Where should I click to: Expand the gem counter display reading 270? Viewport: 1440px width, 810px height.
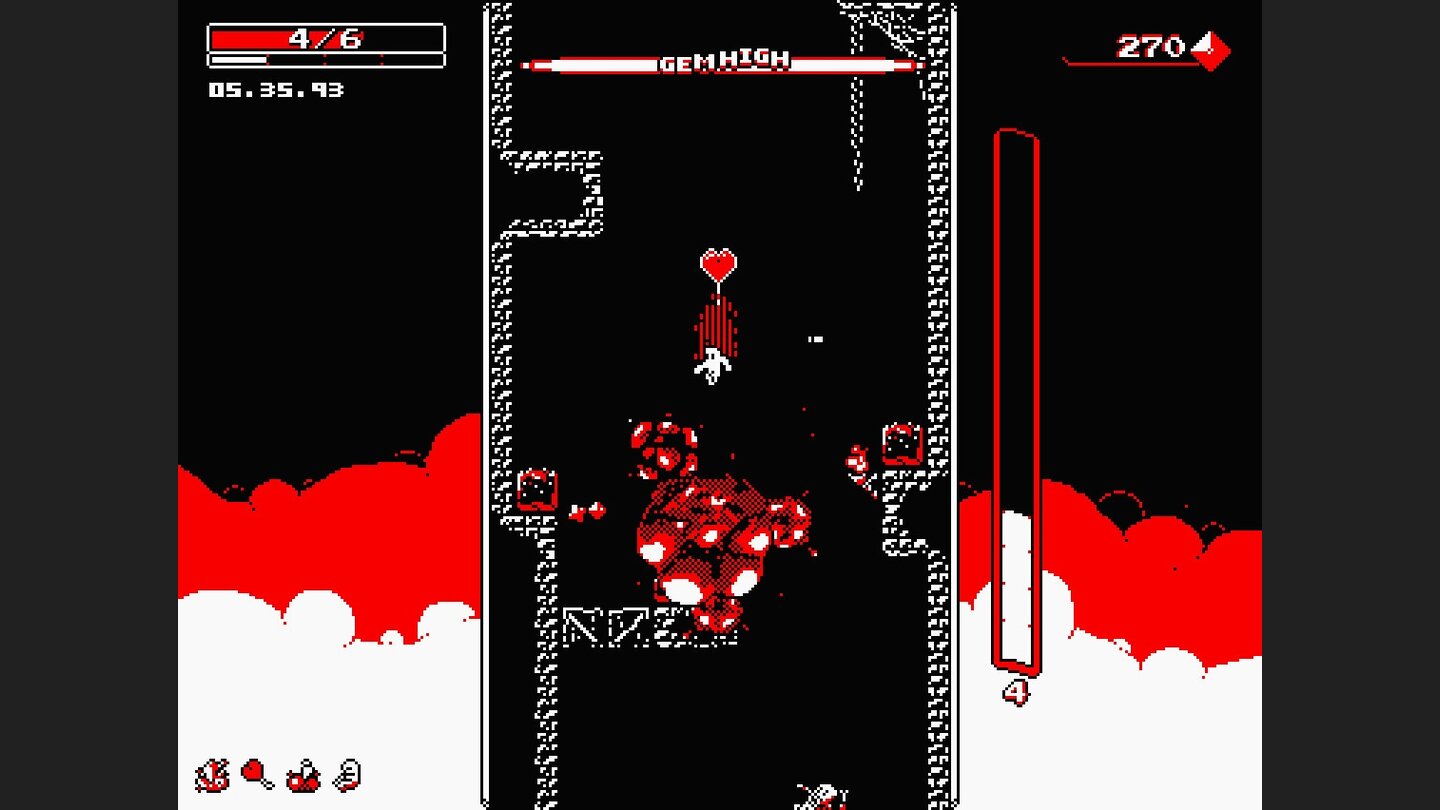click(x=1148, y=44)
